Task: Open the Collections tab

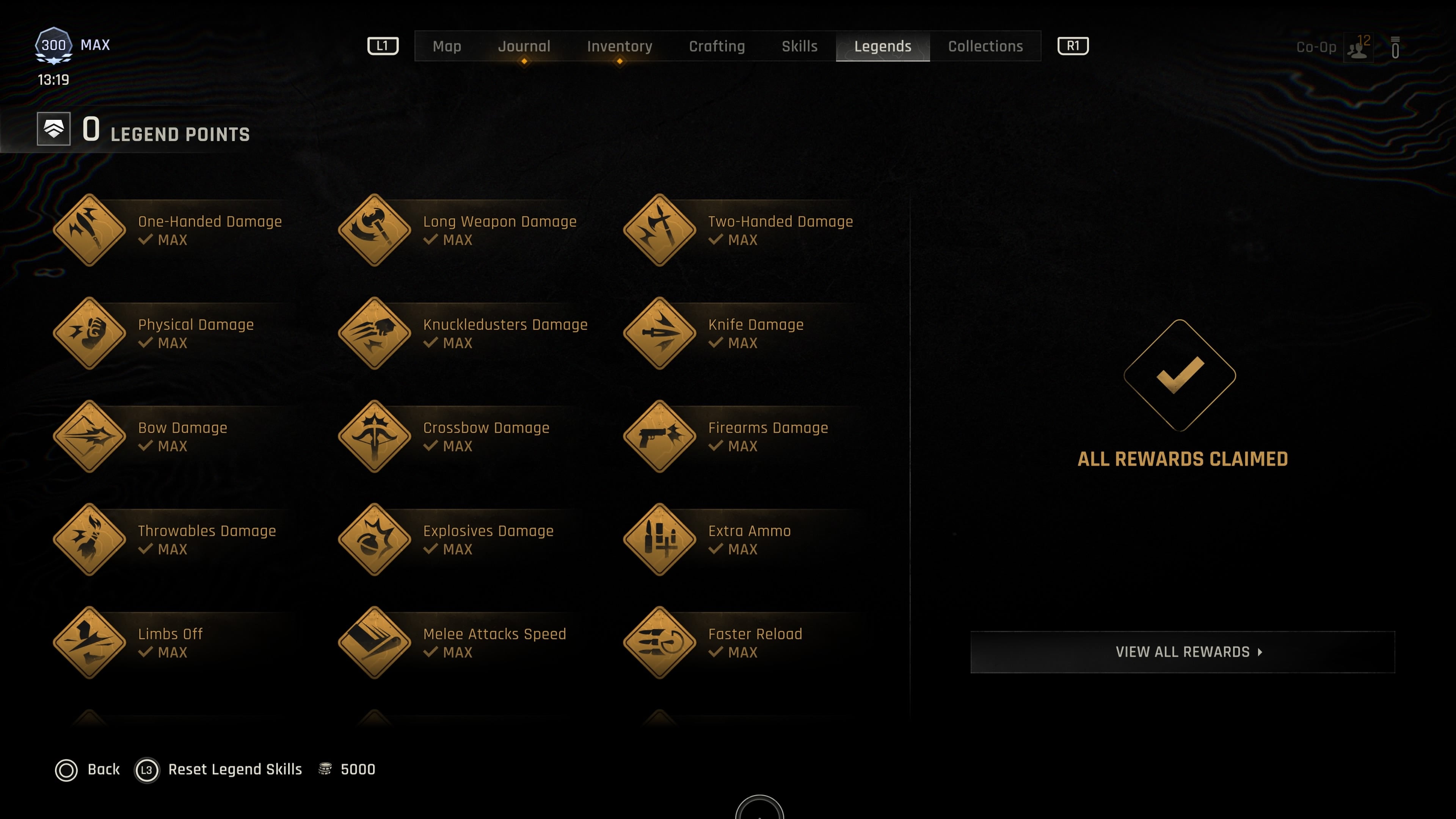Action: tap(985, 46)
